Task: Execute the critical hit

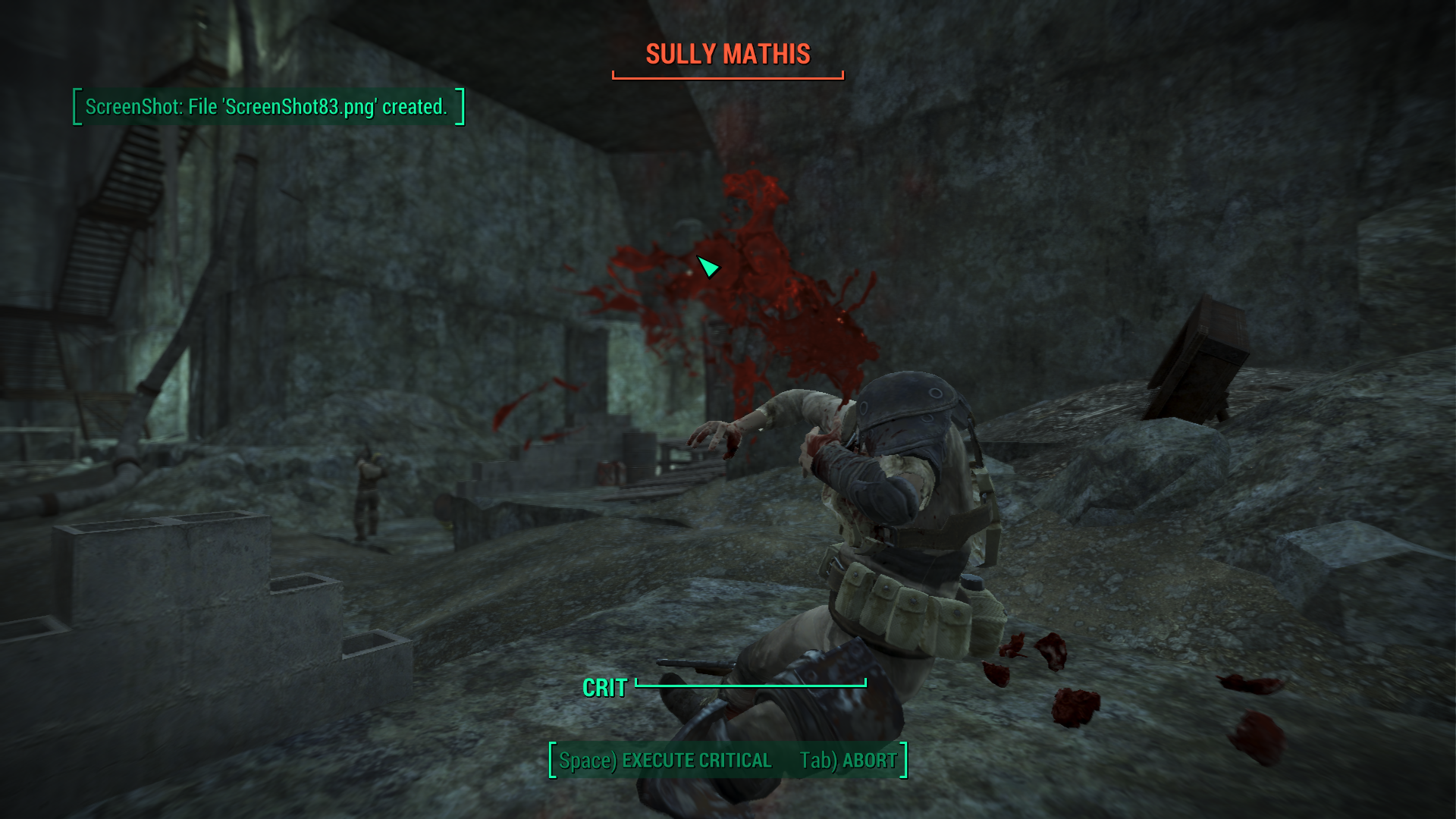Action: [665, 760]
